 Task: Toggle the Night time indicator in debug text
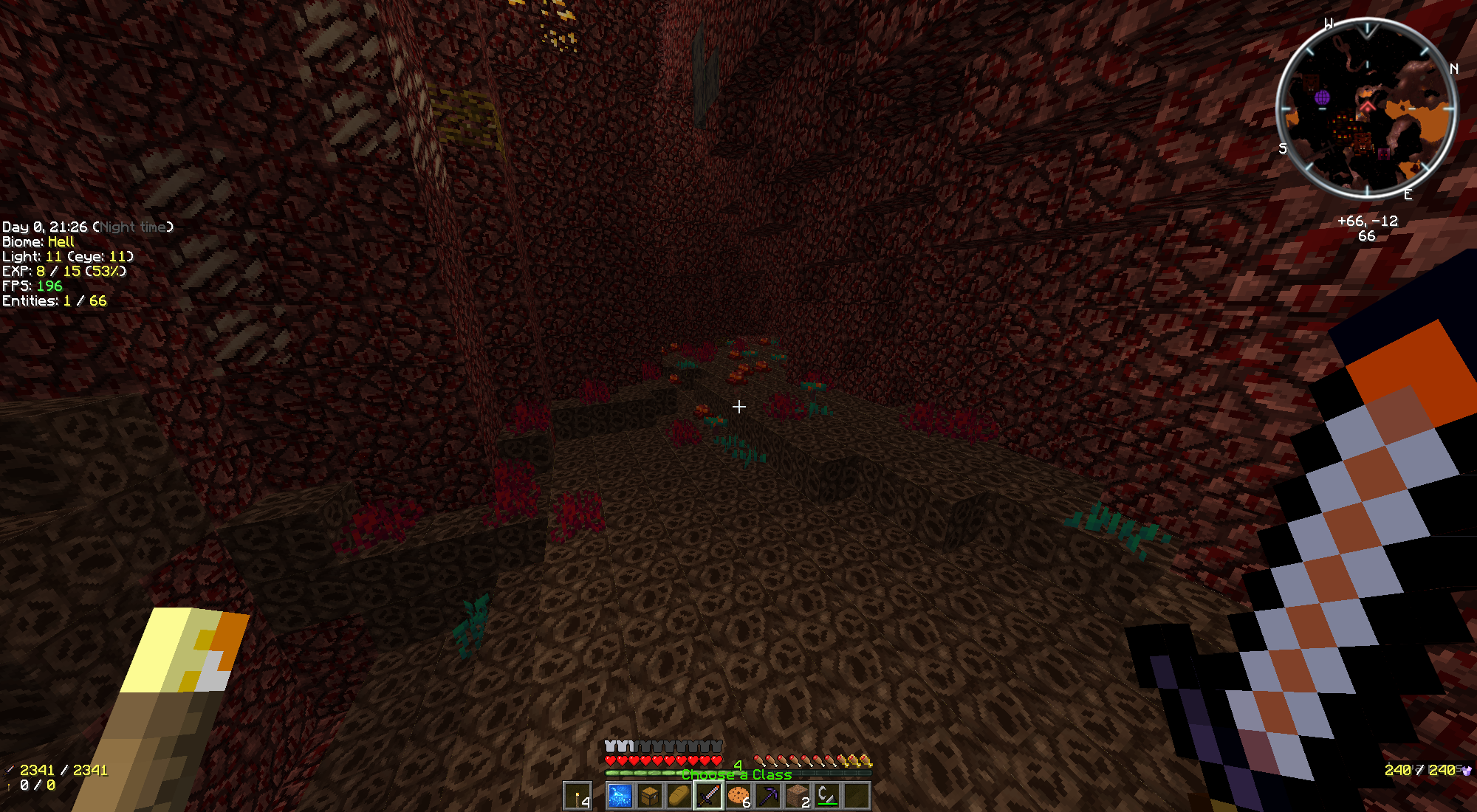(x=135, y=227)
